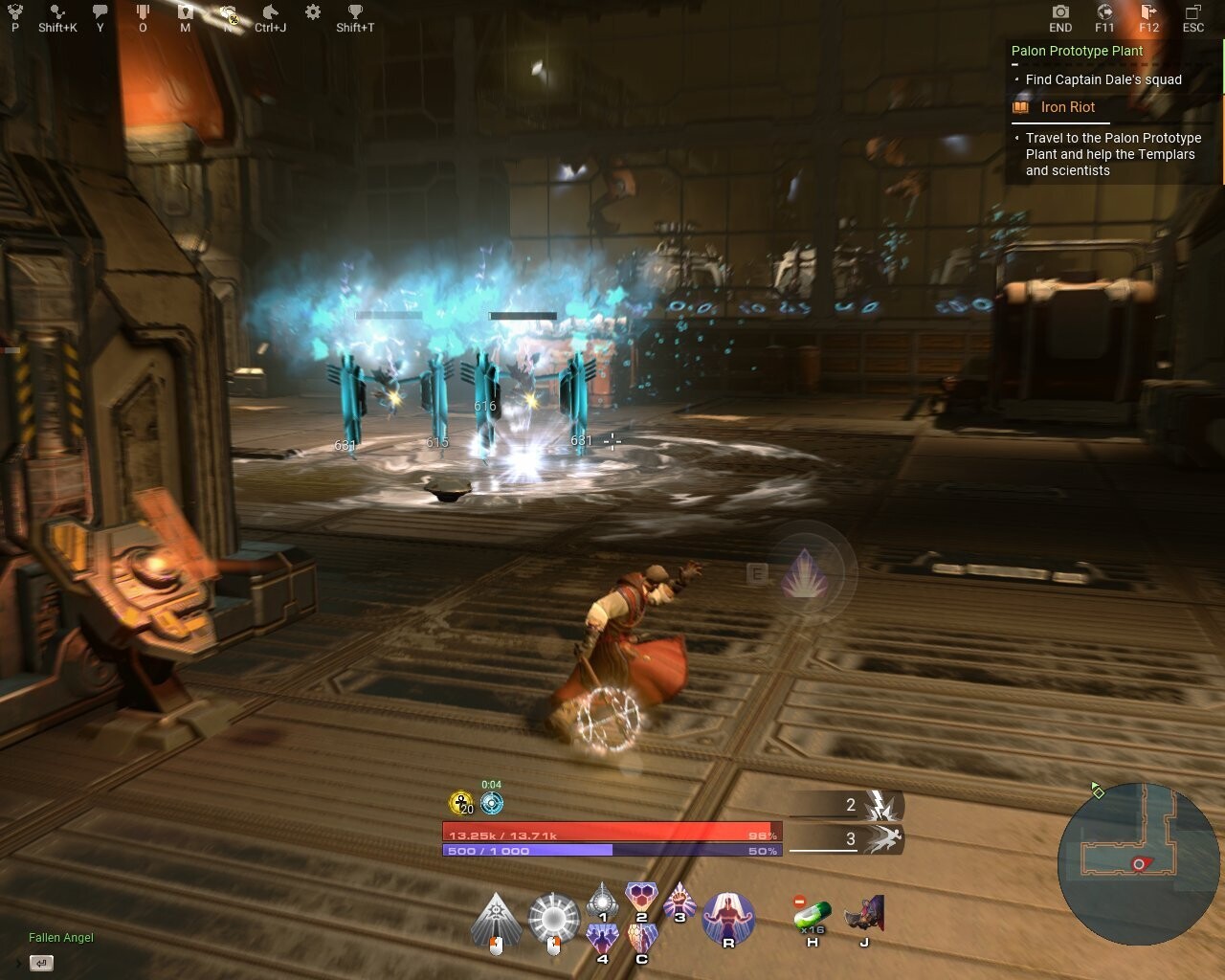Collapse the Palon Prototype Plant quest tracker
The height and width of the screenshot is (980, 1225).
click(x=1015, y=64)
